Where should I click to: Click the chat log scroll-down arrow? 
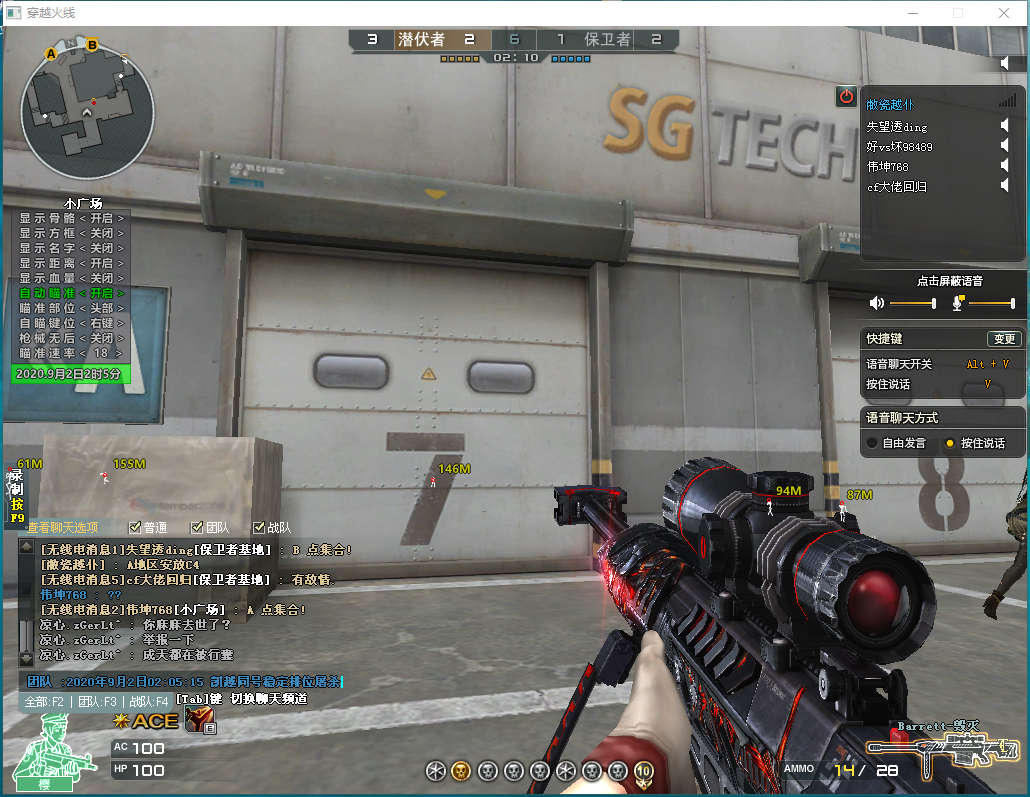26,657
